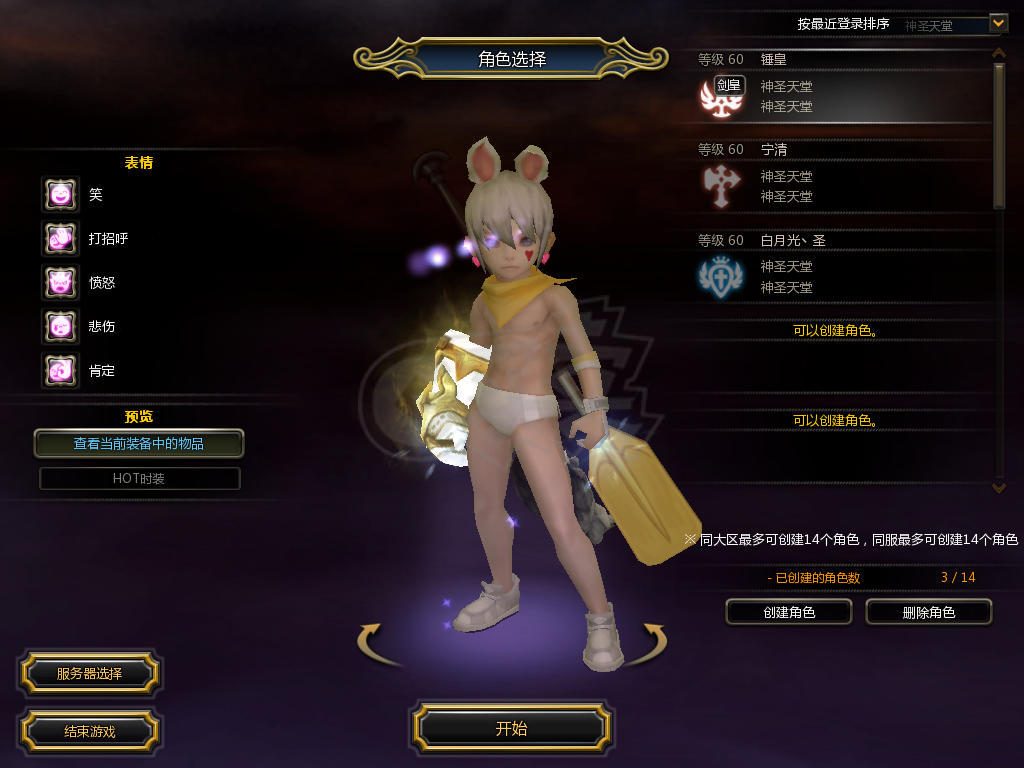This screenshot has width=1024, height=768.
Task: Open the login-order sort dropdown arrow
Action: (x=997, y=22)
